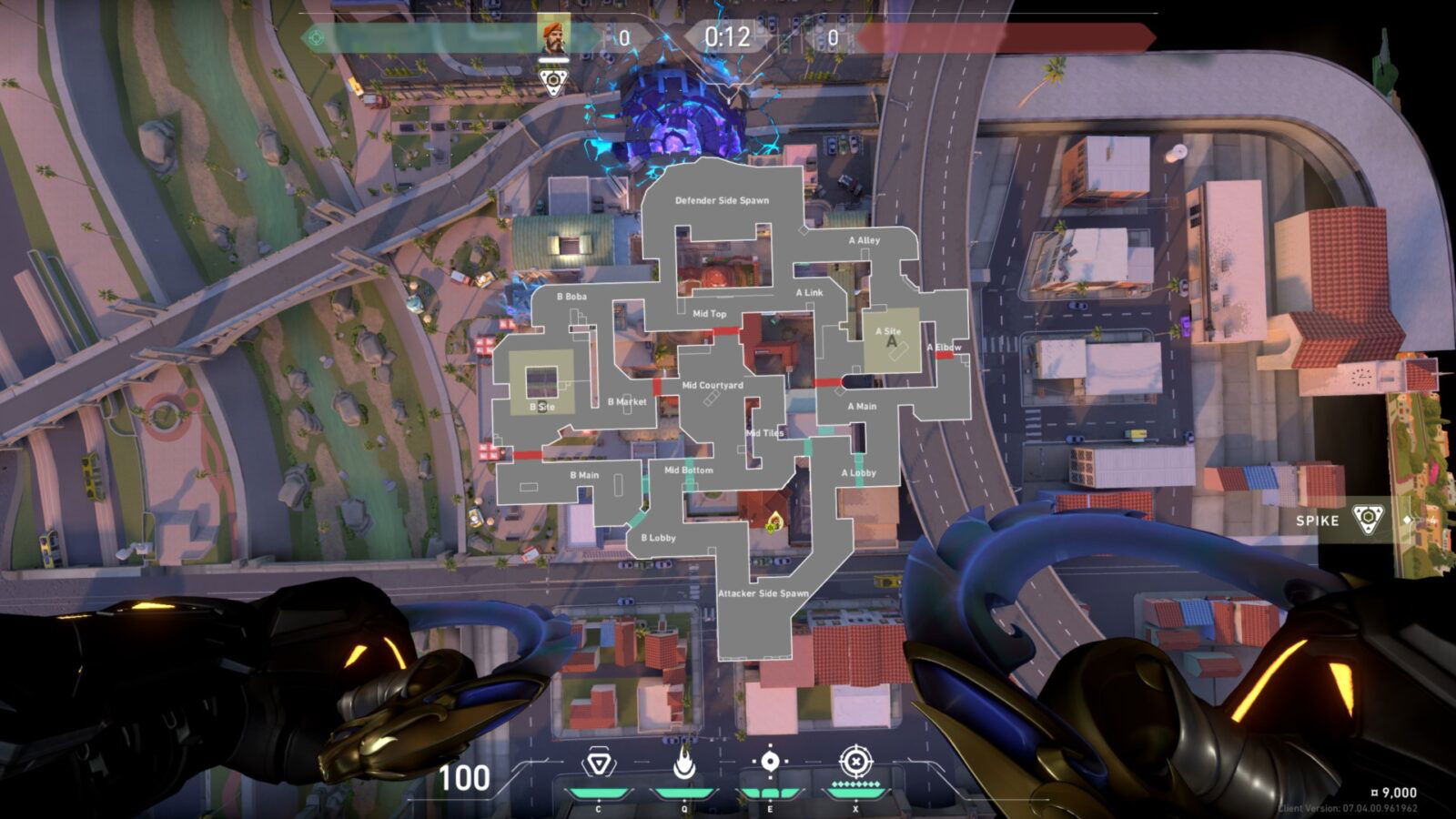Click the red-beret agent portrait
1456x819 pixels.
click(552, 34)
